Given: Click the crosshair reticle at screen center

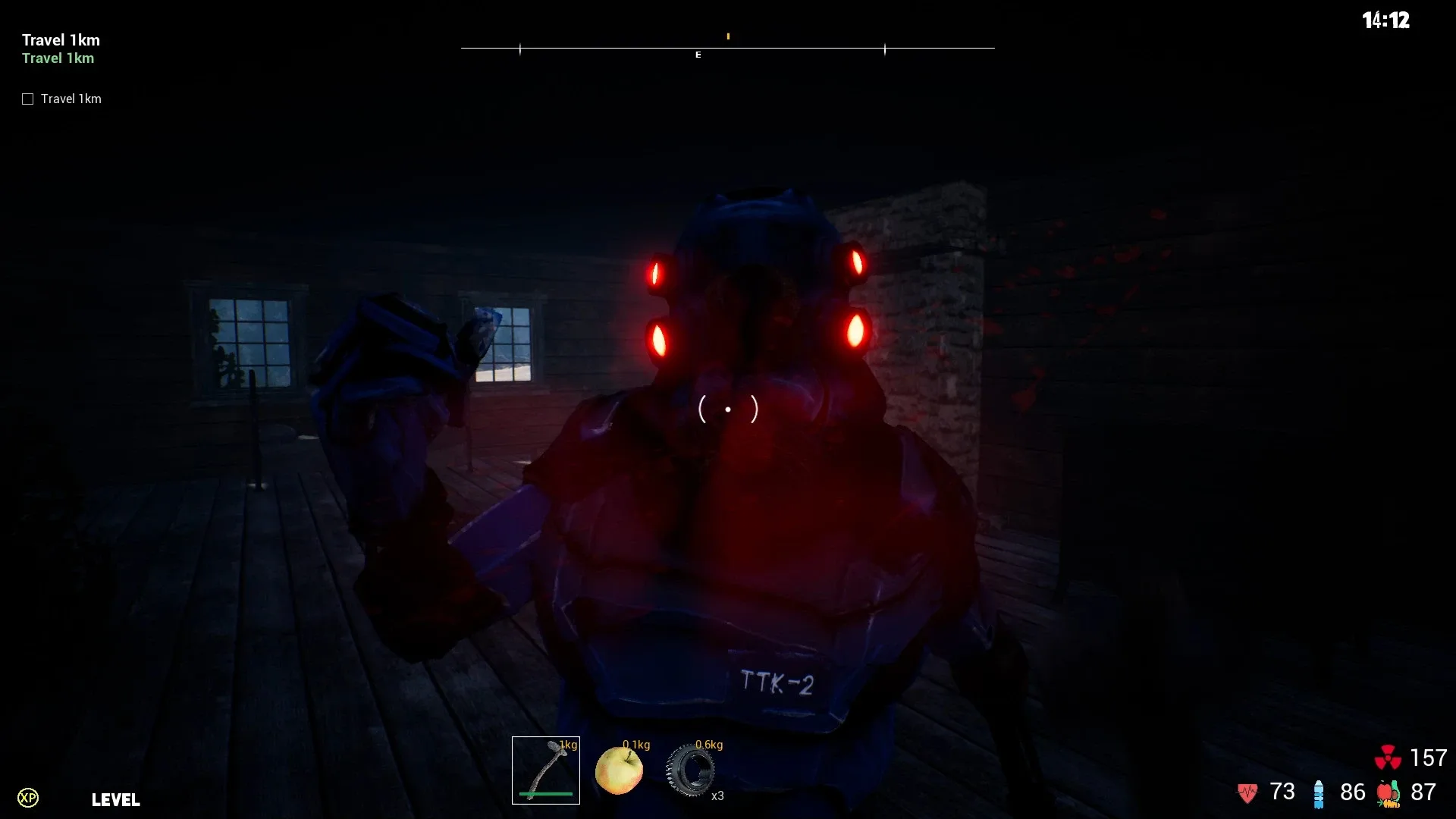Looking at the screenshot, I should click(x=728, y=409).
